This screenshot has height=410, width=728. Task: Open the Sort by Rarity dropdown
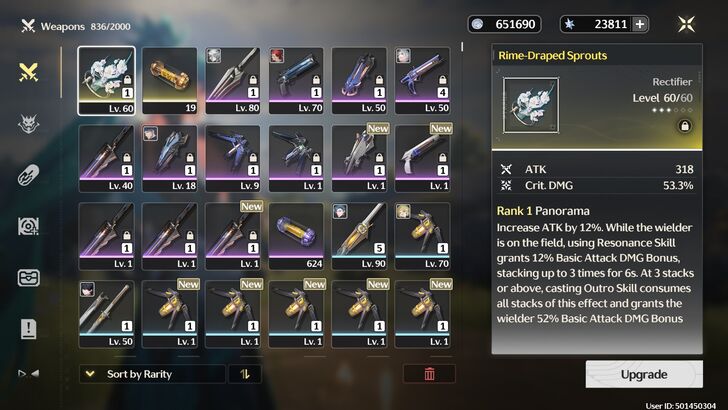click(x=151, y=374)
